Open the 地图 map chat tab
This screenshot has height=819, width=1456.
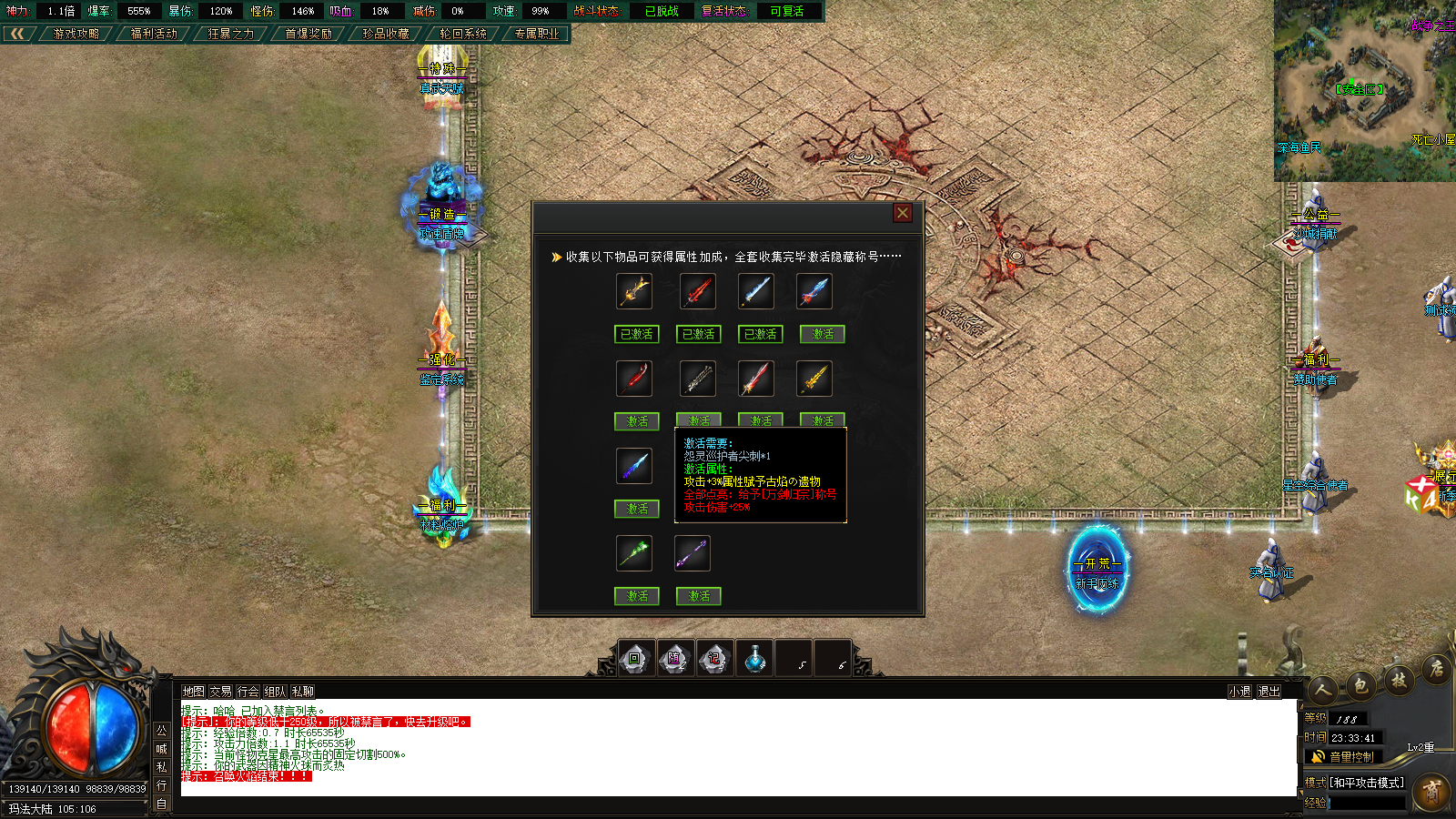(x=193, y=692)
